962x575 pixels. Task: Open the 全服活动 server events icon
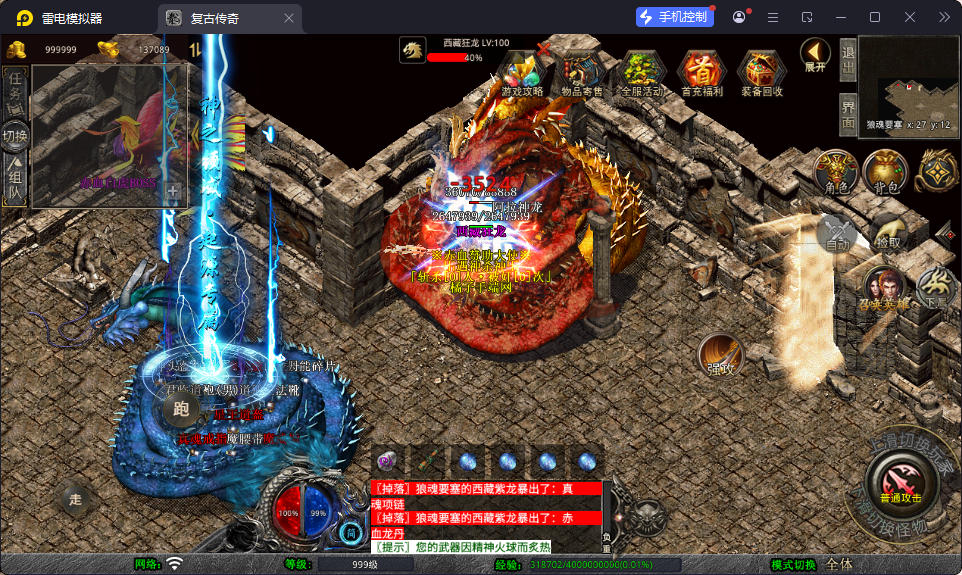click(x=642, y=72)
